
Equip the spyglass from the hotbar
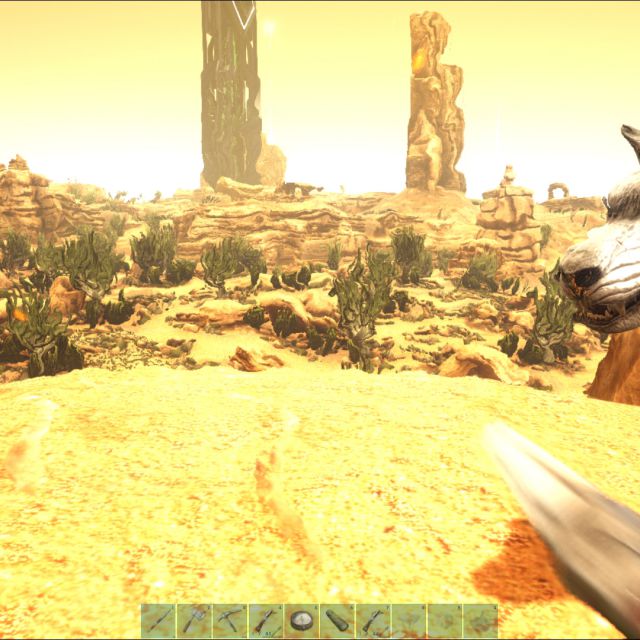tap(337, 621)
